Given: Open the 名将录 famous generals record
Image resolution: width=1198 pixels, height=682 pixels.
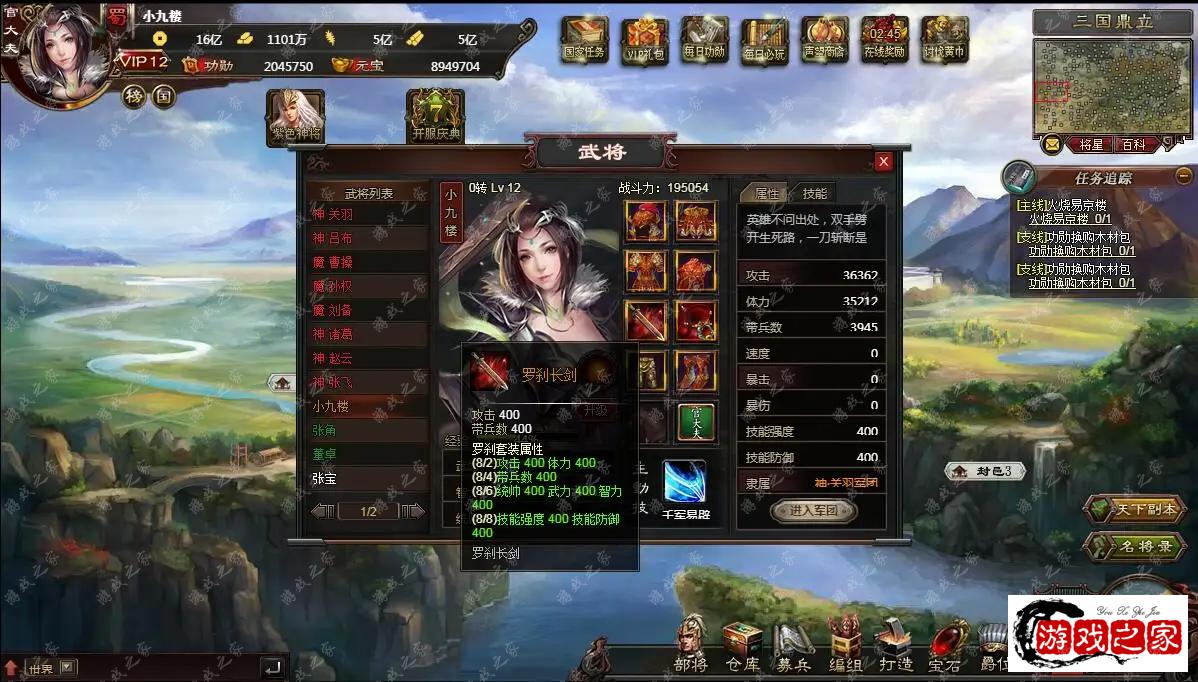Looking at the screenshot, I should 1133,547.
